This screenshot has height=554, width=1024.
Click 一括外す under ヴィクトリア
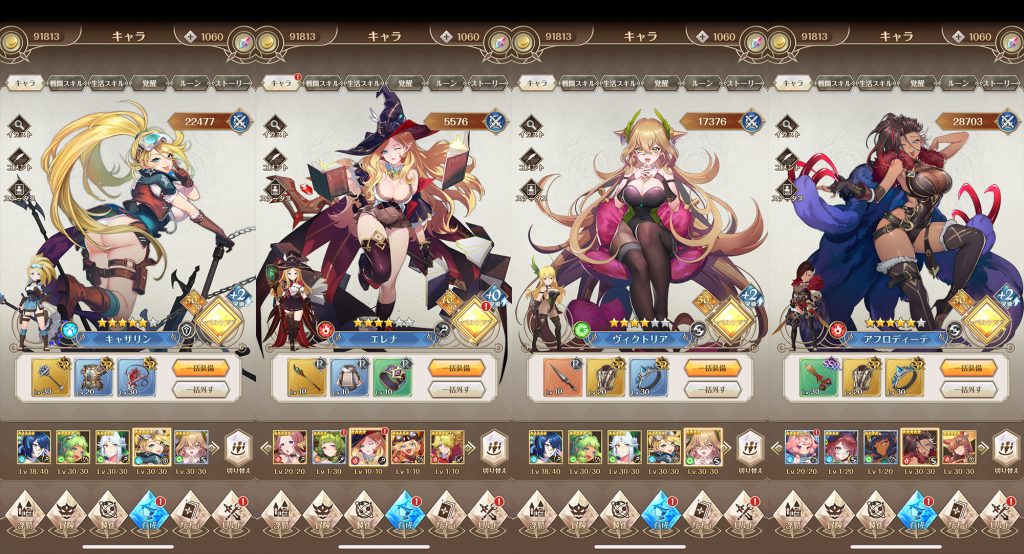[x=712, y=389]
